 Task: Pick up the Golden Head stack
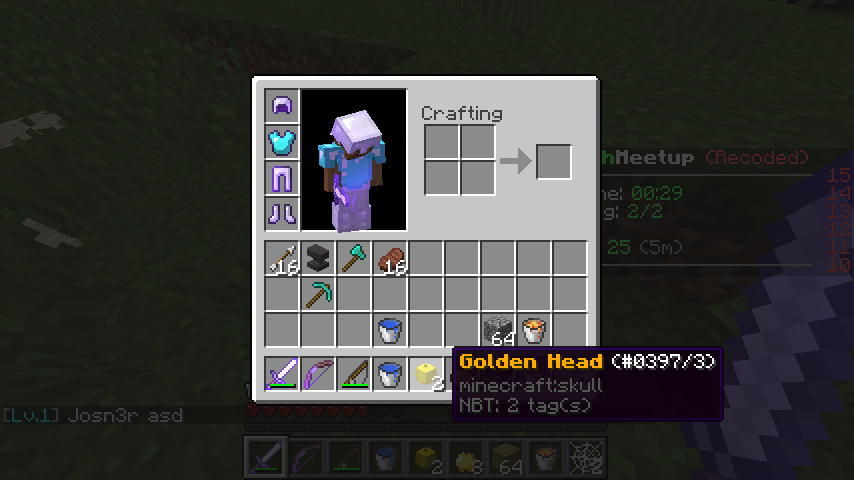[427, 374]
